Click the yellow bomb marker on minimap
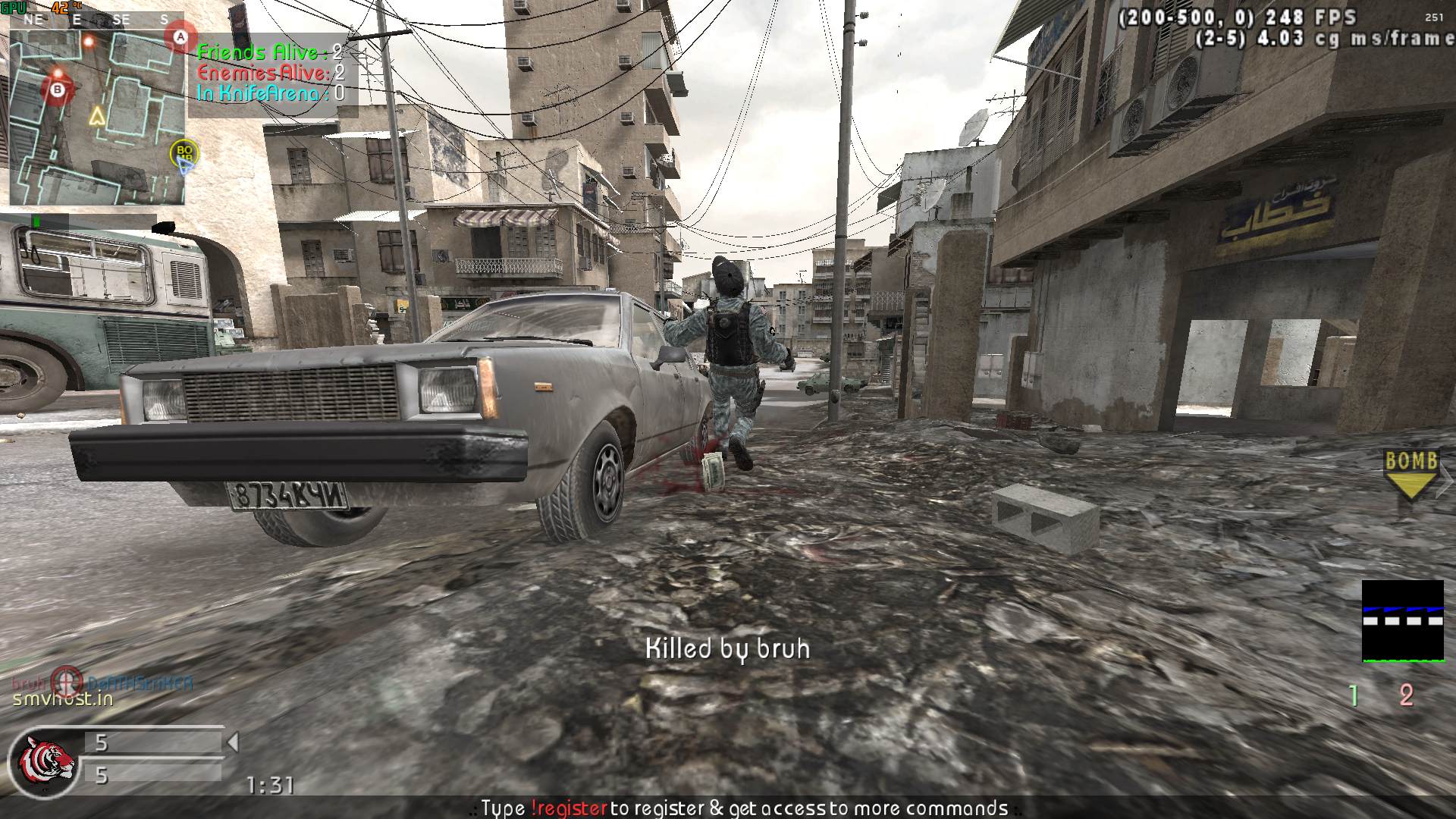The image size is (1456, 819). (184, 151)
